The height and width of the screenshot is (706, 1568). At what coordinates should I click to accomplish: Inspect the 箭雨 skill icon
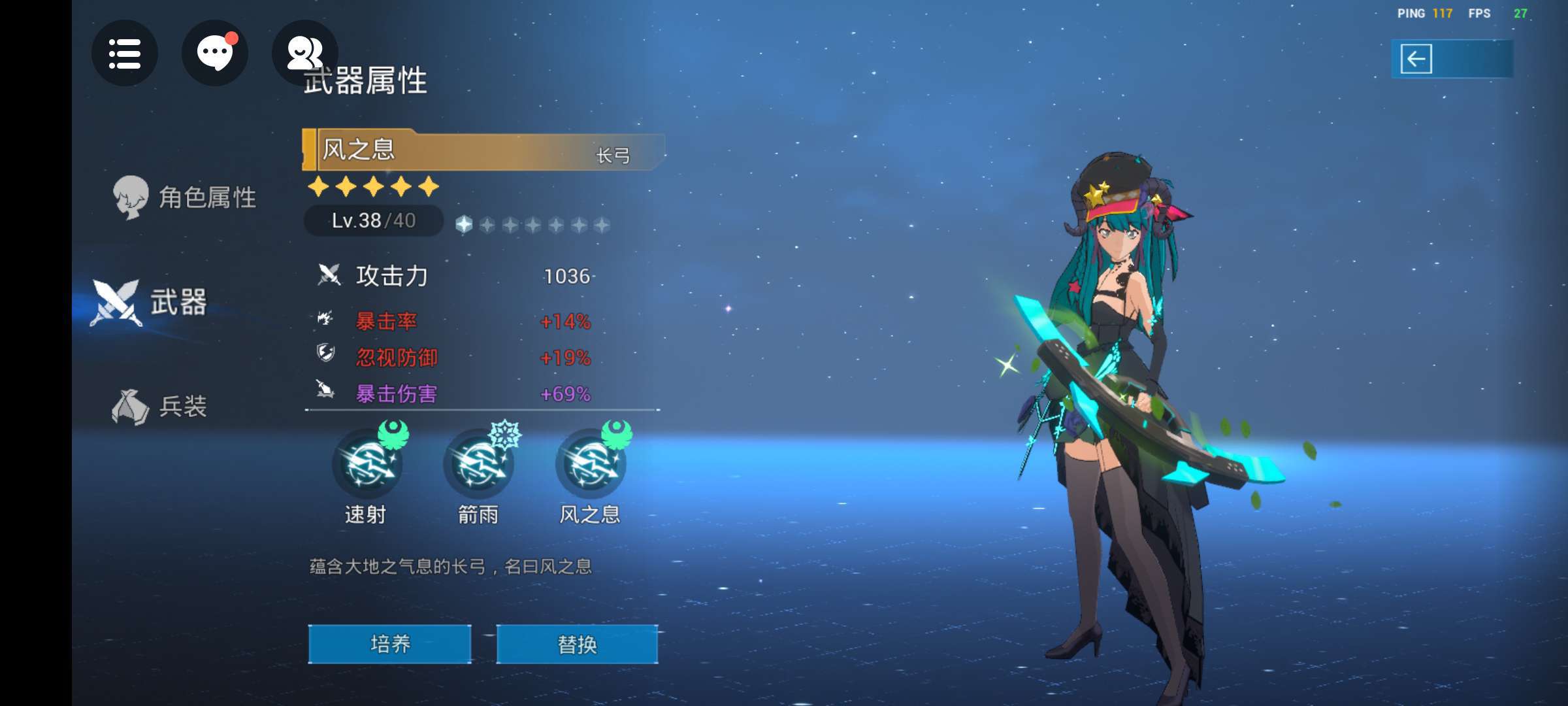478,464
